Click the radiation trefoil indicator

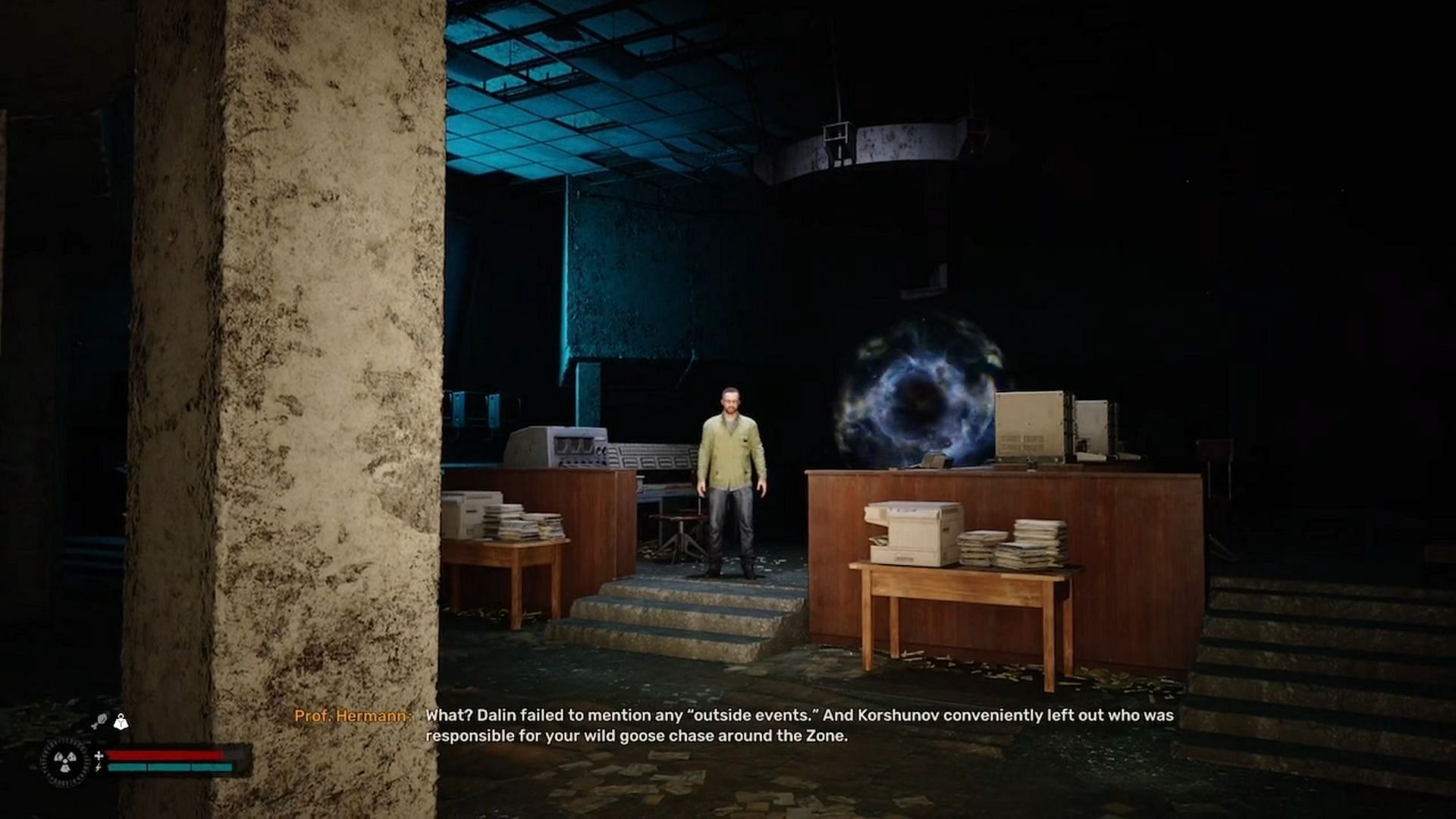click(x=65, y=761)
